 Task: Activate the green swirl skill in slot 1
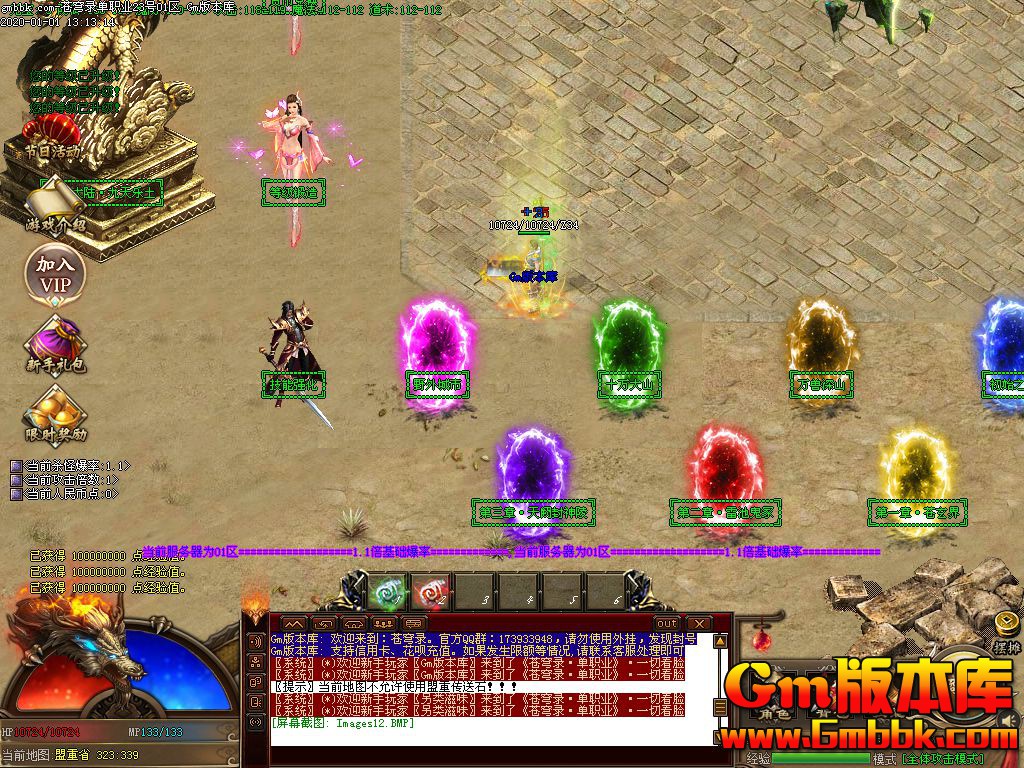(x=387, y=591)
